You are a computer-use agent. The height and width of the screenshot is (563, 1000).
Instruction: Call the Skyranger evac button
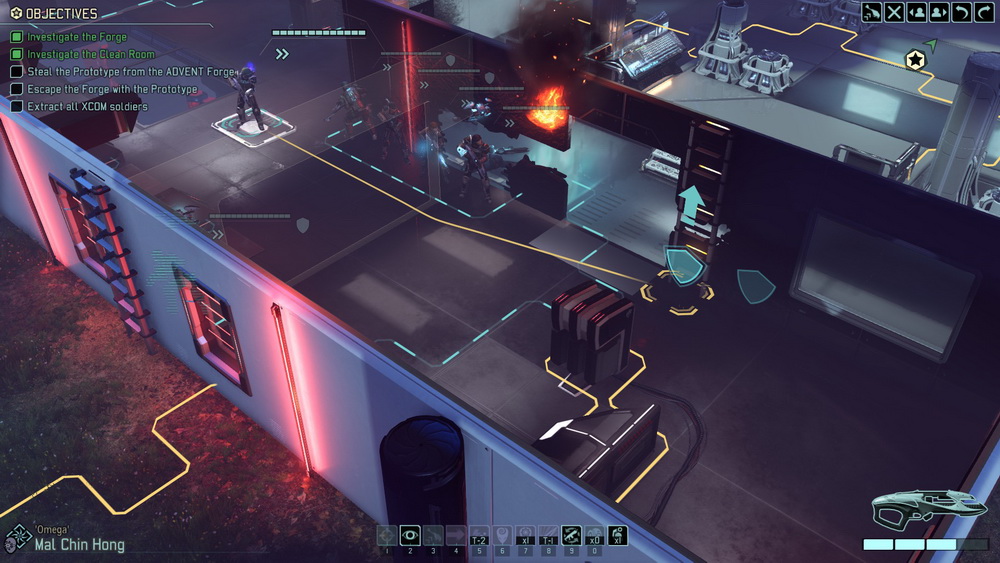click(872, 12)
